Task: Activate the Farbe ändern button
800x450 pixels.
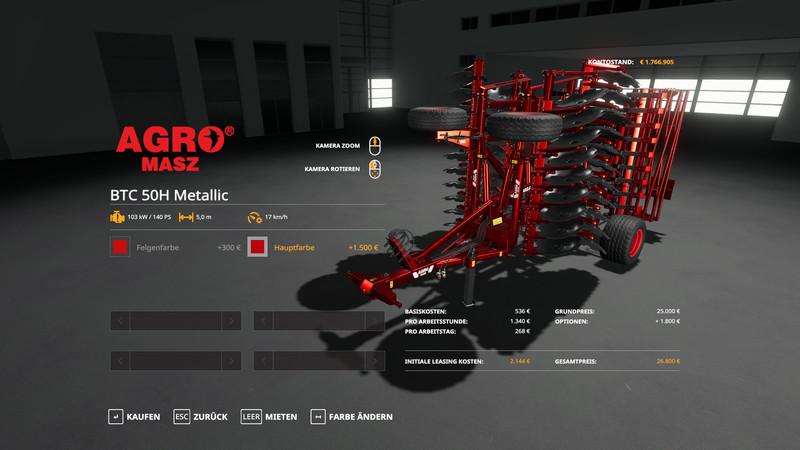Action: click(x=352, y=416)
